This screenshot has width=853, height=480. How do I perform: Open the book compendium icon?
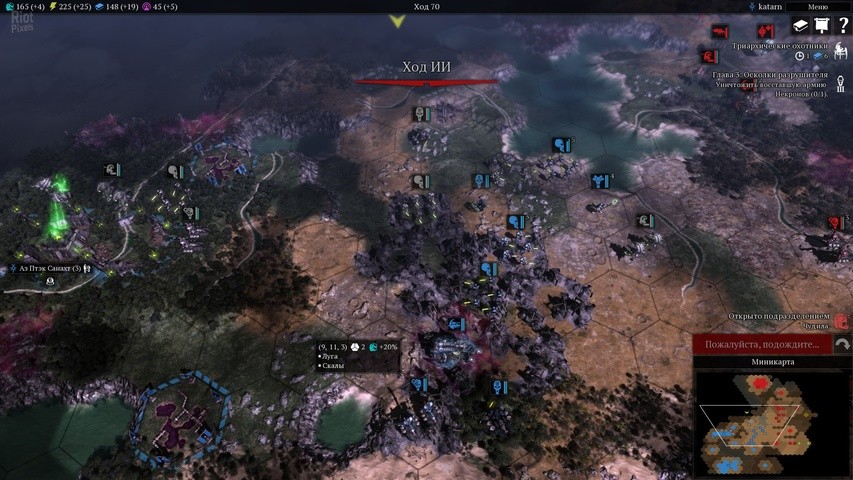[801, 26]
